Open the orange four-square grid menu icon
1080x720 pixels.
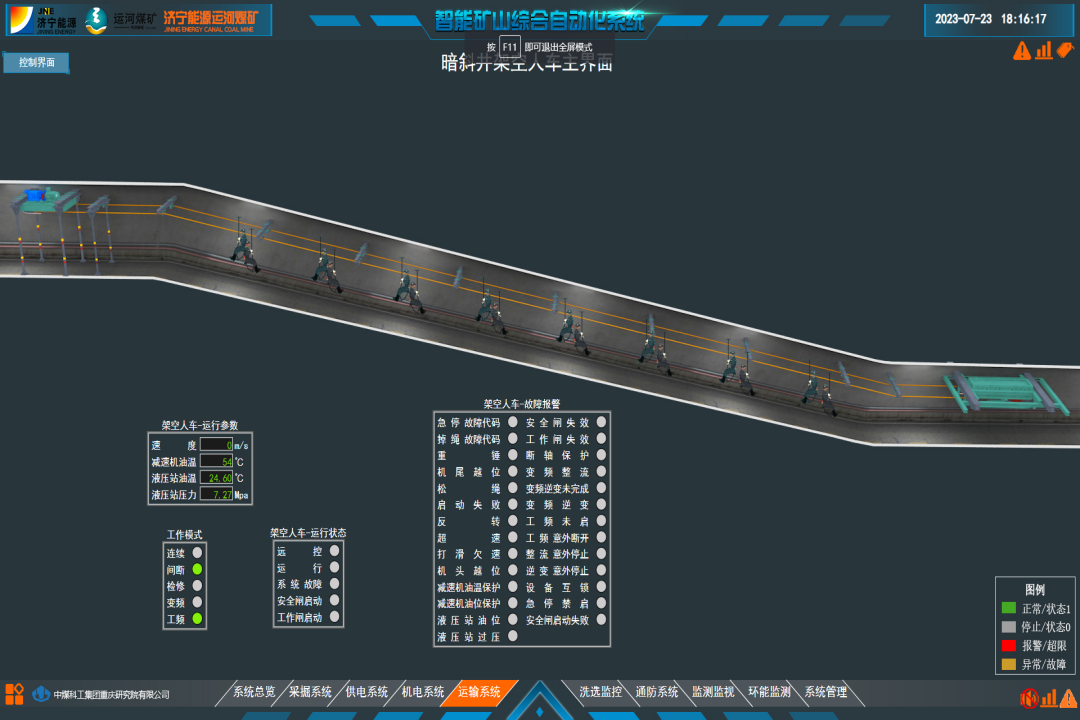pyautogui.click(x=14, y=693)
